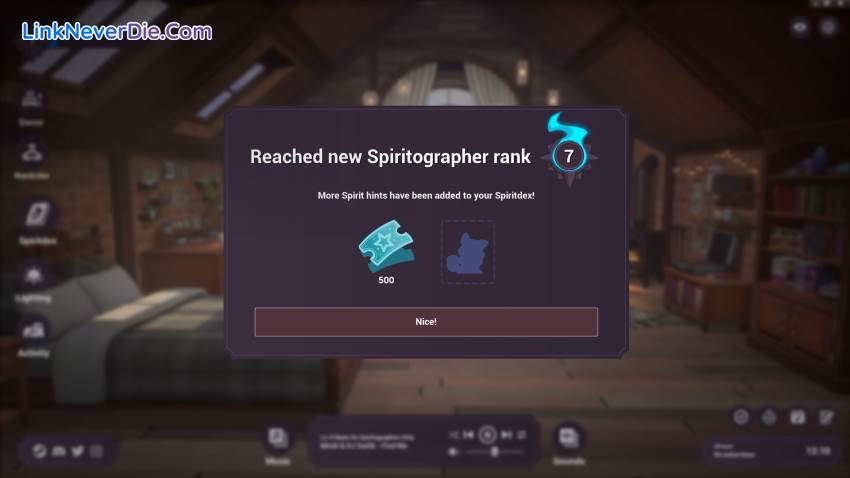Screen dimensions: 850x478
Task: Go back to the previous music track
Action: [468, 434]
